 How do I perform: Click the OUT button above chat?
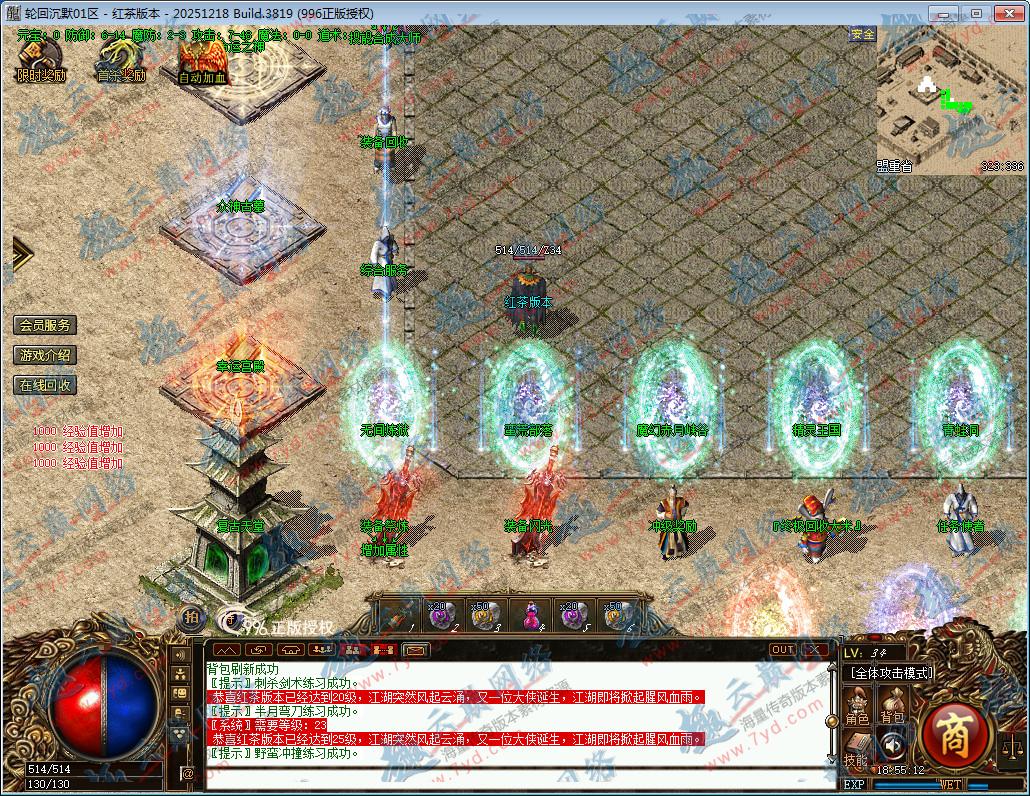click(x=783, y=650)
